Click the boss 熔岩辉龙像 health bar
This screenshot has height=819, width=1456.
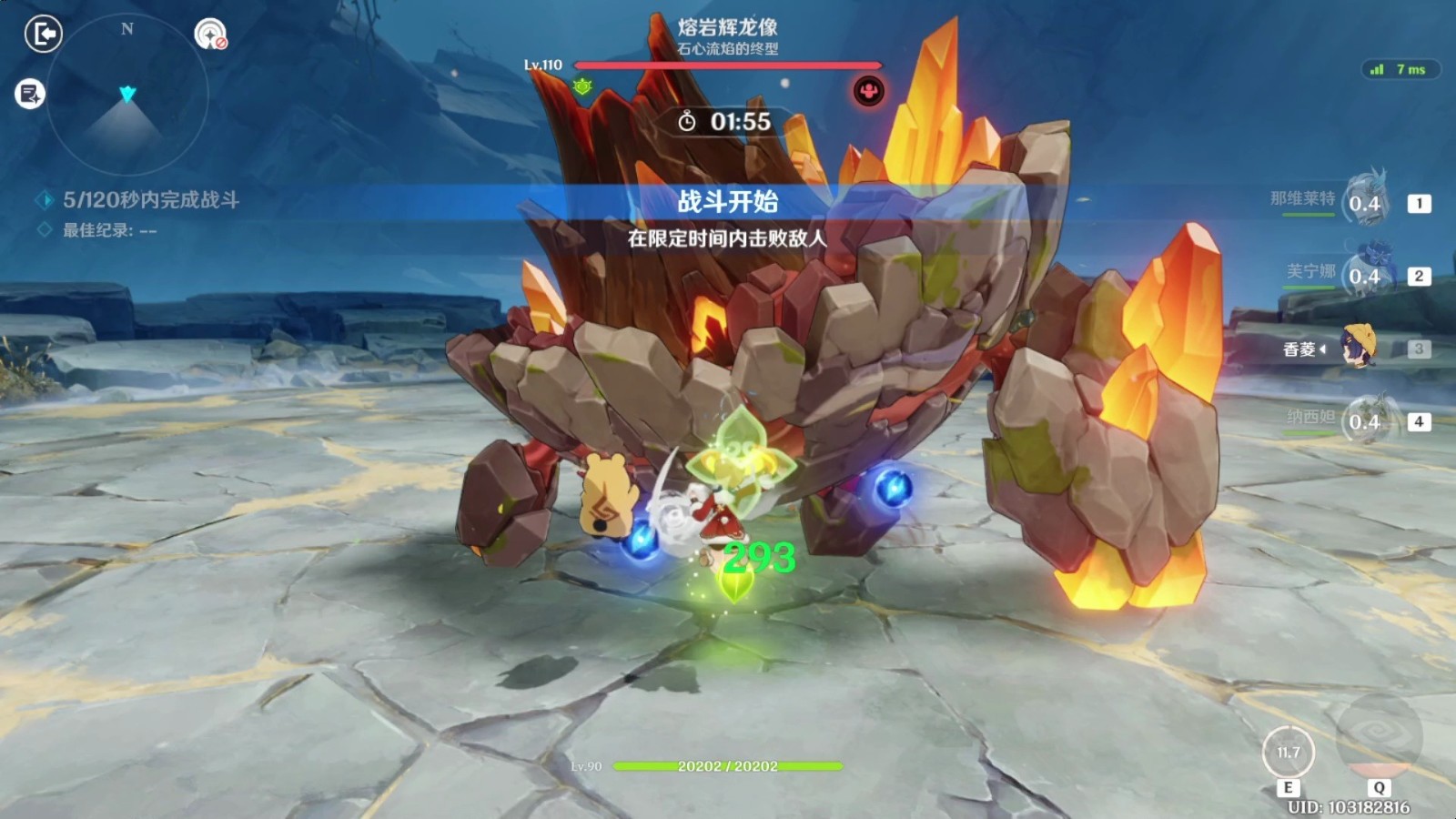(728, 66)
